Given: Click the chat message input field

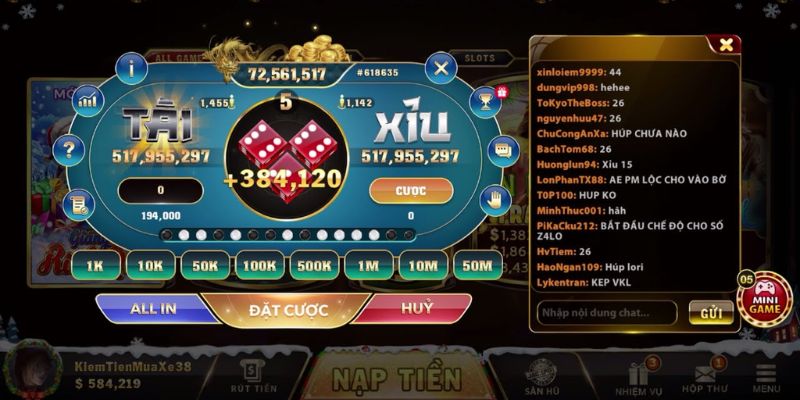Looking at the screenshot, I should pyautogui.click(x=606, y=313).
